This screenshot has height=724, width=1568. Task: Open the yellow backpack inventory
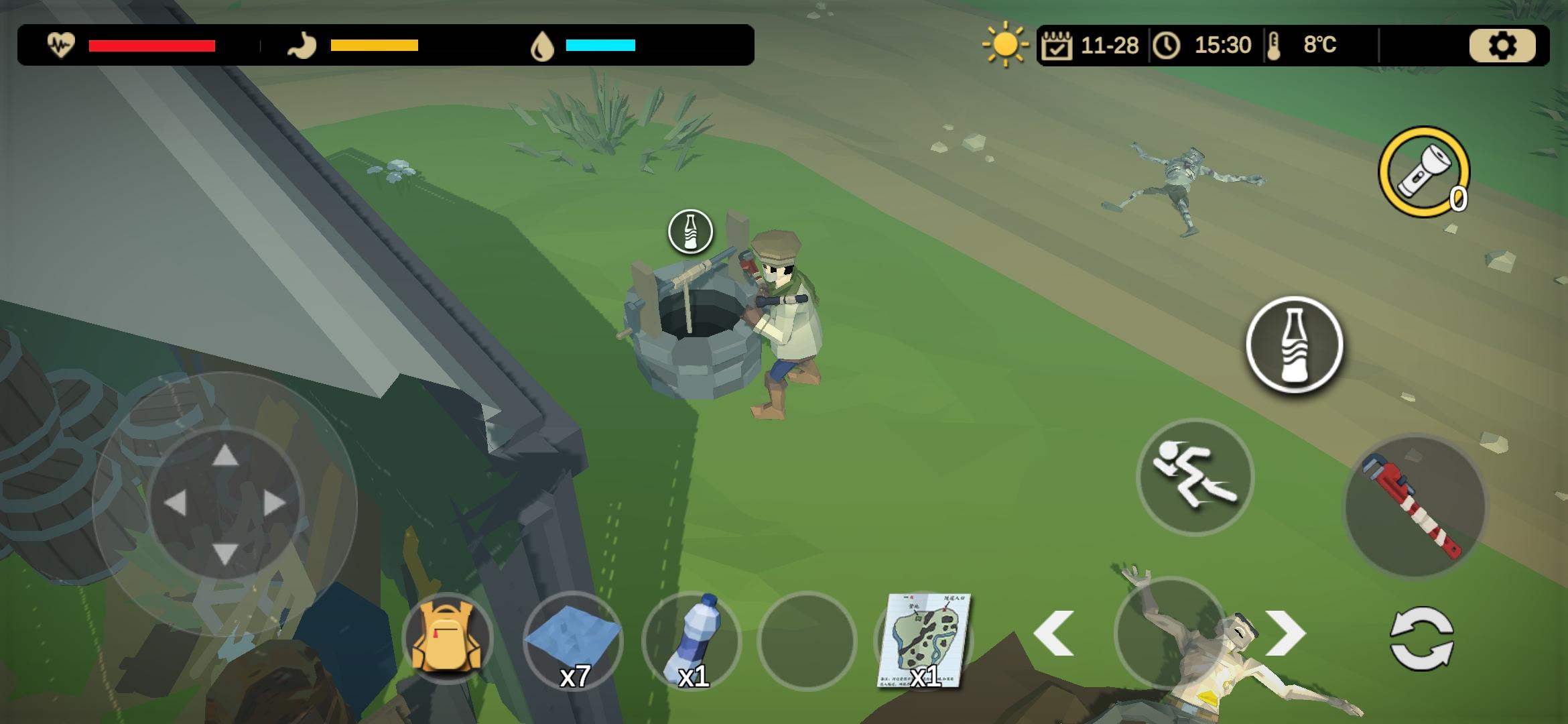[447, 638]
